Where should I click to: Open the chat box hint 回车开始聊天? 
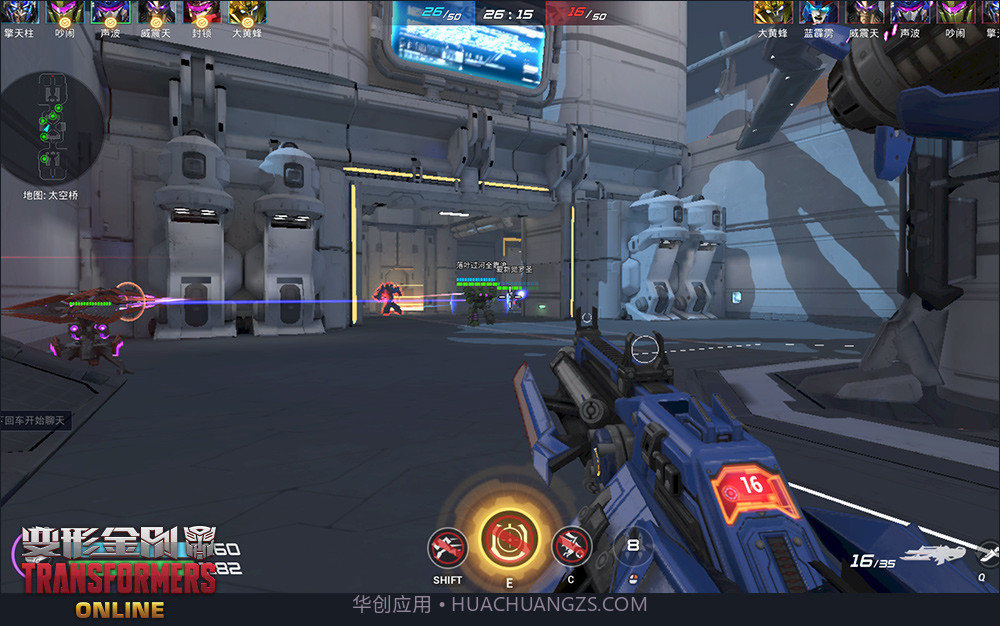tap(35, 420)
